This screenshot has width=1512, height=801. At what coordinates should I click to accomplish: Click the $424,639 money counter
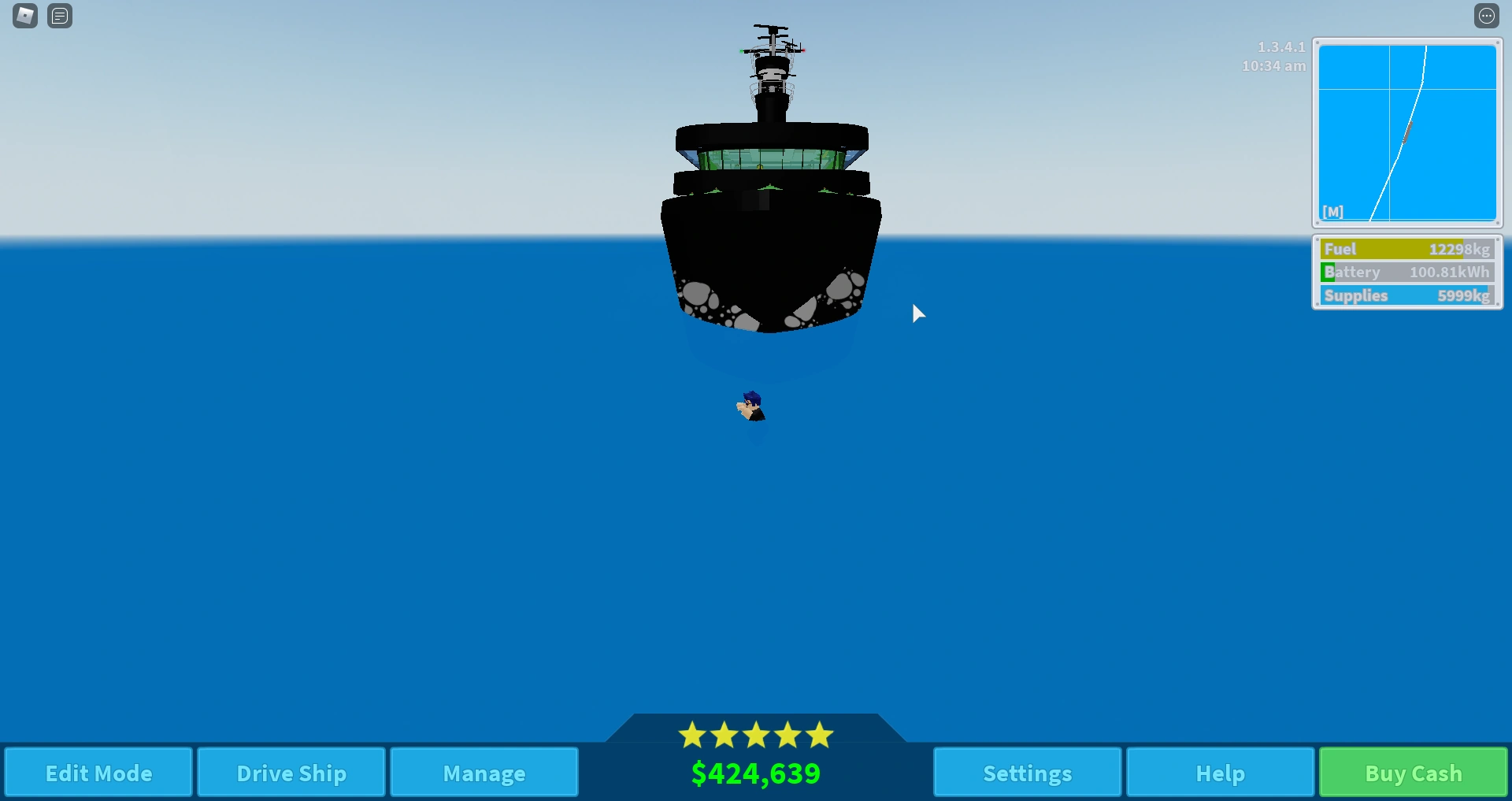(755, 773)
